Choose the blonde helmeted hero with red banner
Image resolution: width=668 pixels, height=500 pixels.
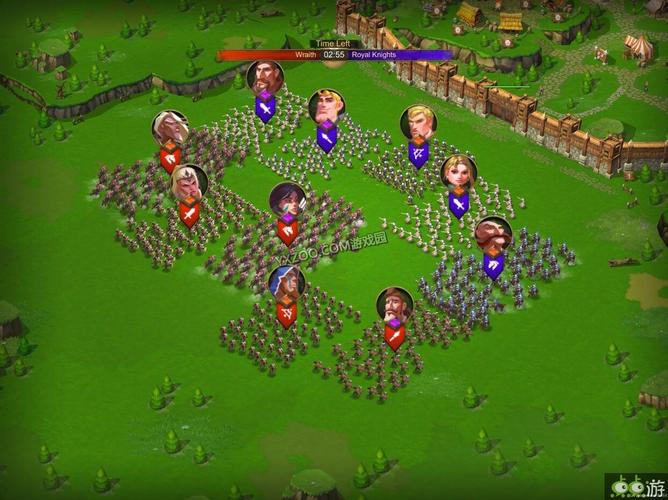[x=188, y=182]
